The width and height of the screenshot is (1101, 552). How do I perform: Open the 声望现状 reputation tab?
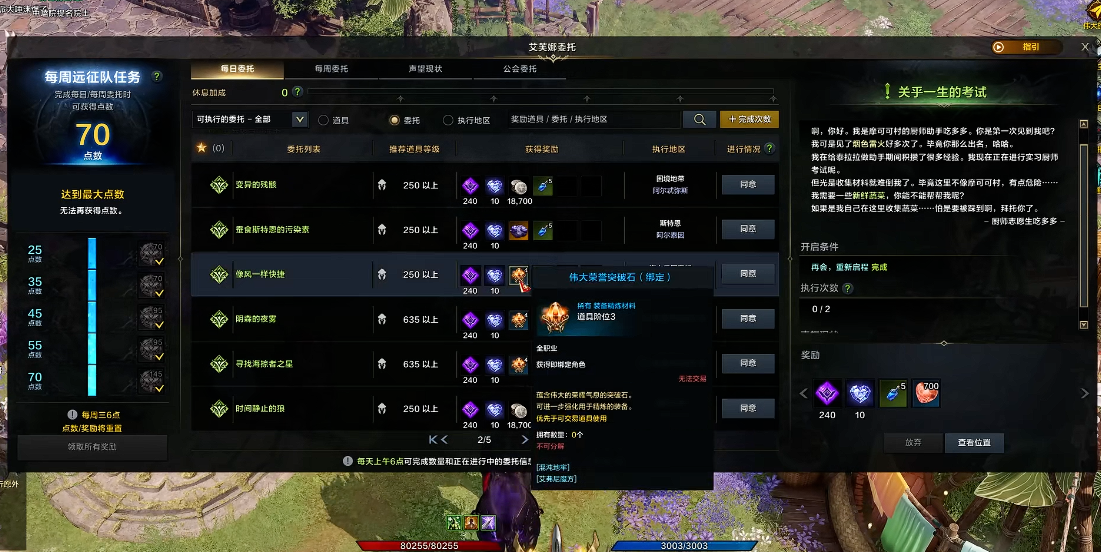pos(425,69)
